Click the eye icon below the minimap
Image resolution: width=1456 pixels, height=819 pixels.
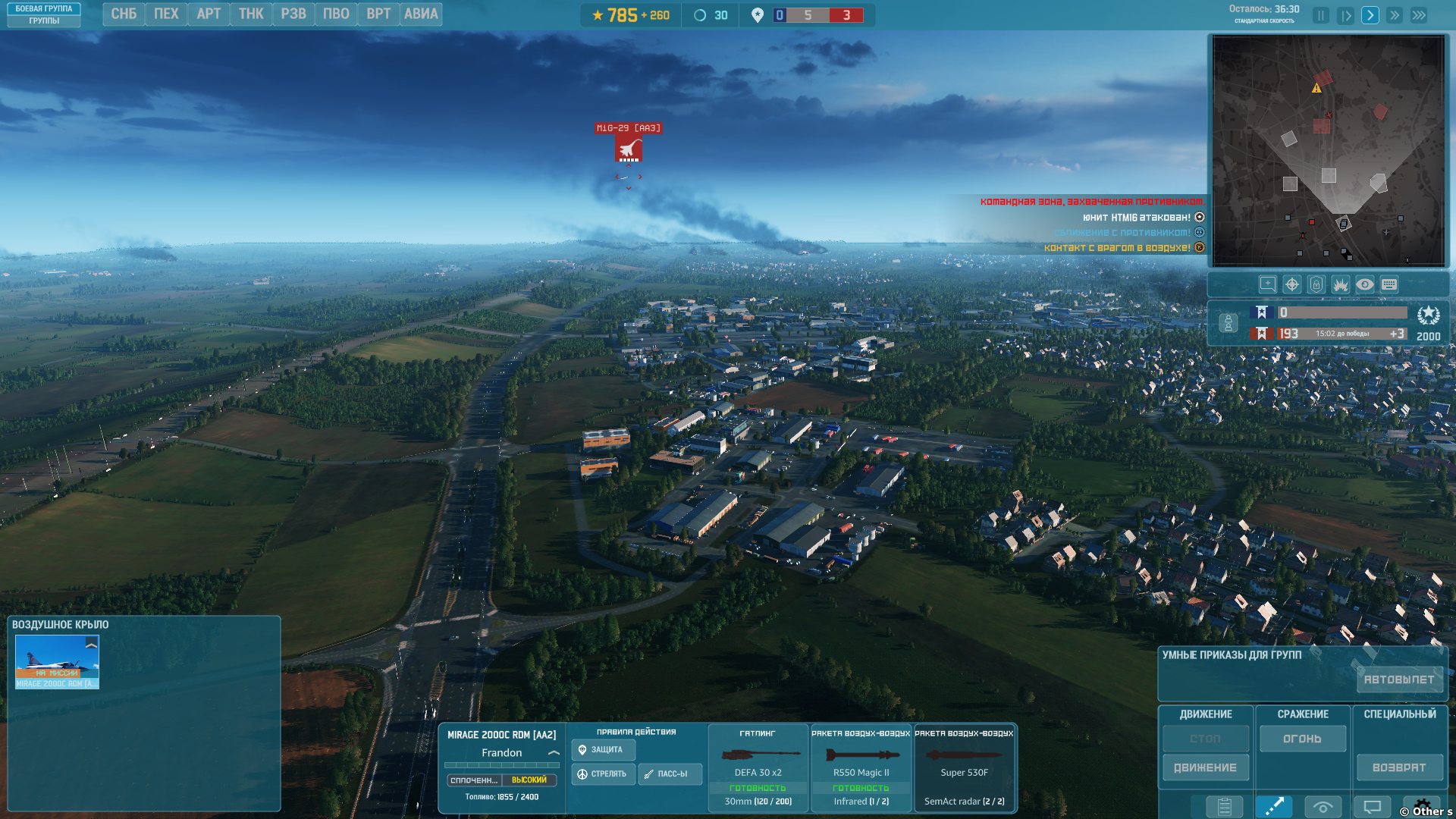tap(1364, 284)
